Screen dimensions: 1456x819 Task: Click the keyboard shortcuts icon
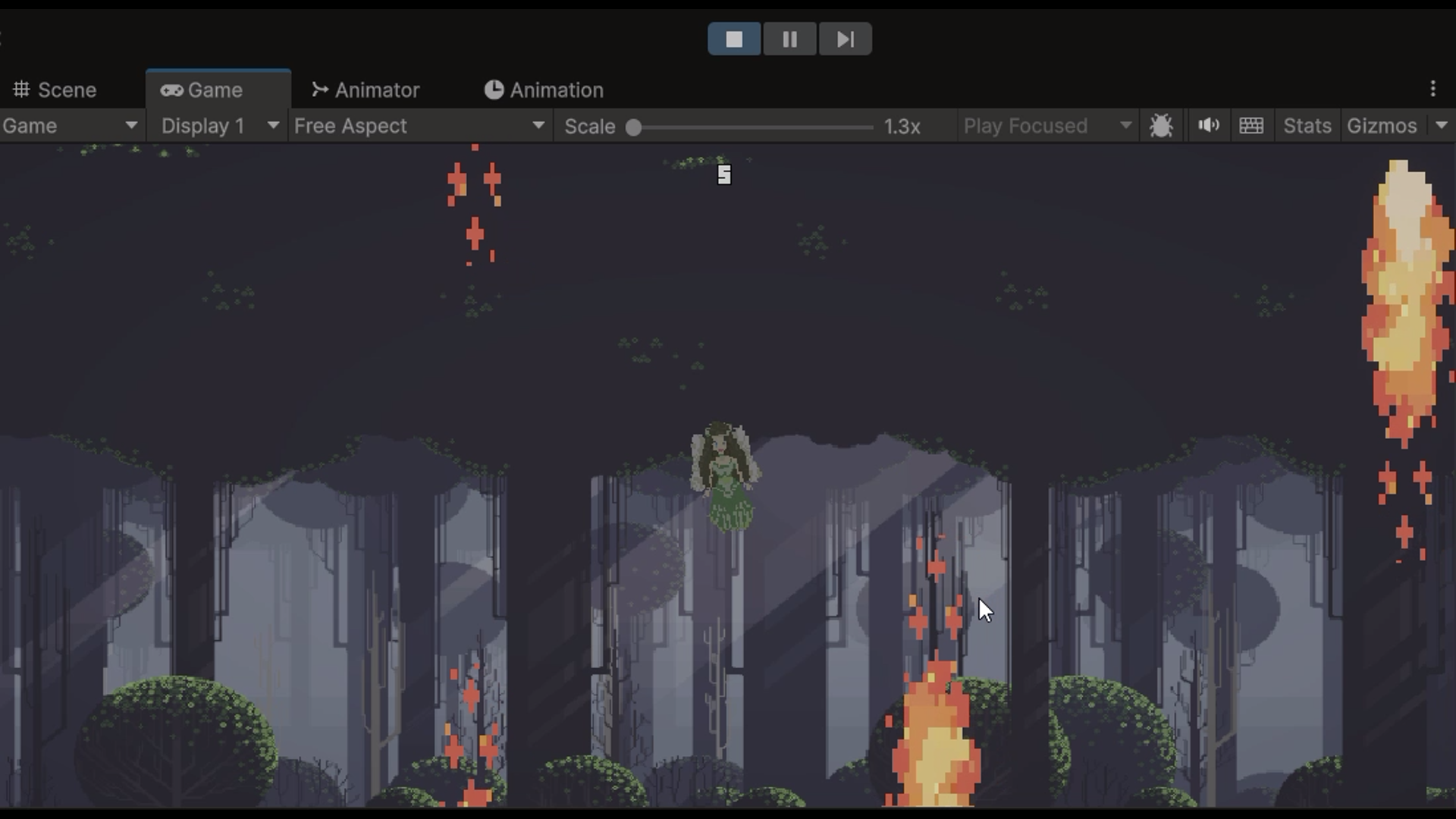1251,125
